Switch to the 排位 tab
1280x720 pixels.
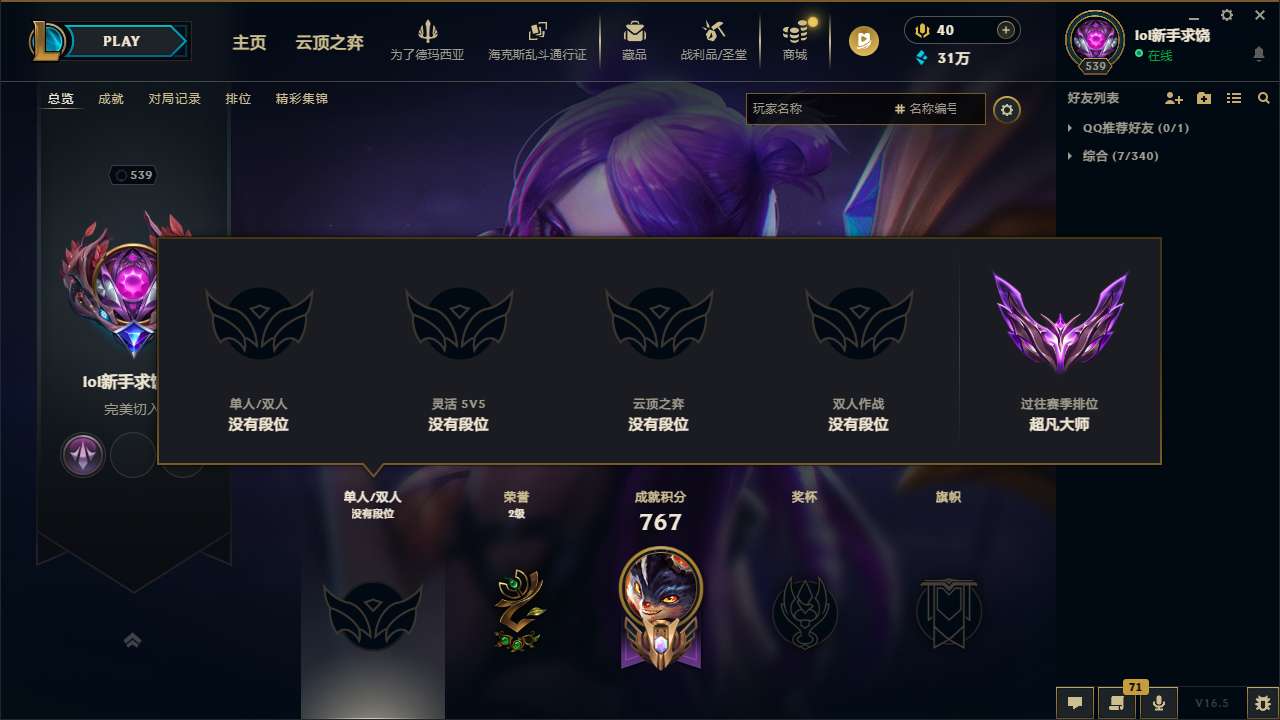click(x=239, y=99)
